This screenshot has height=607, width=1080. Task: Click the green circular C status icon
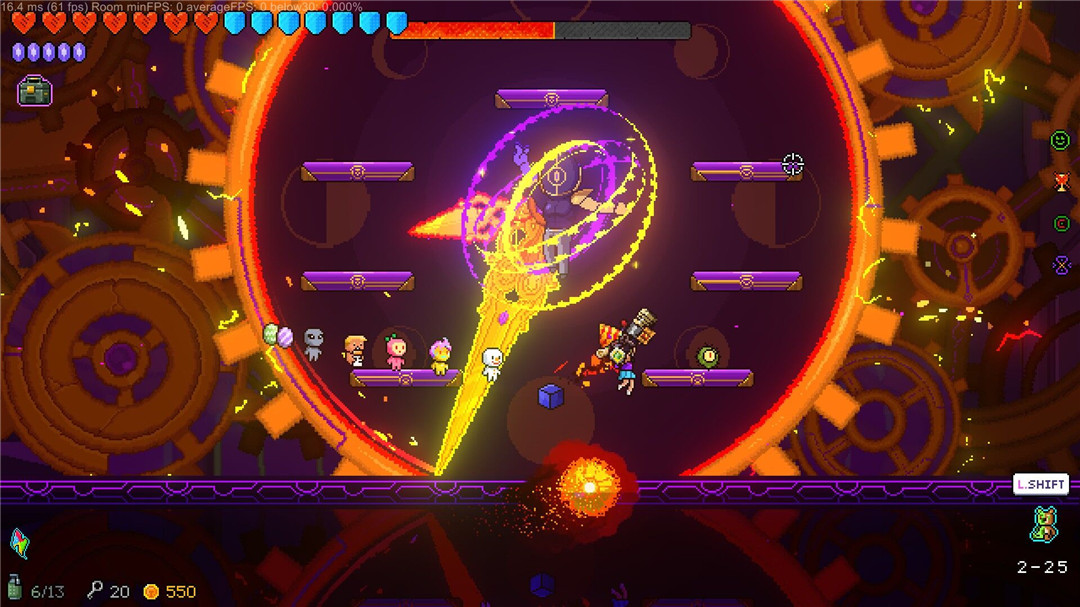(x=1061, y=223)
